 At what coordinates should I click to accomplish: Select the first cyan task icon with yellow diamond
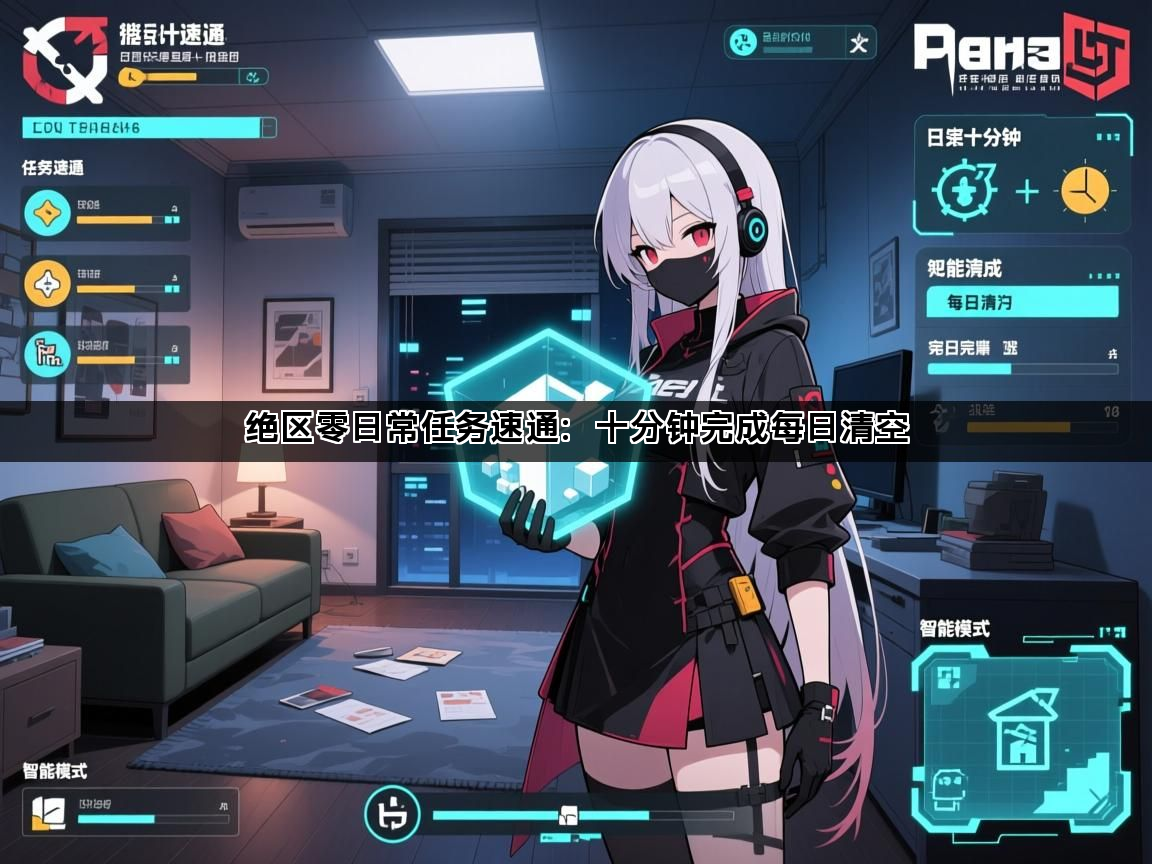click(x=46, y=212)
